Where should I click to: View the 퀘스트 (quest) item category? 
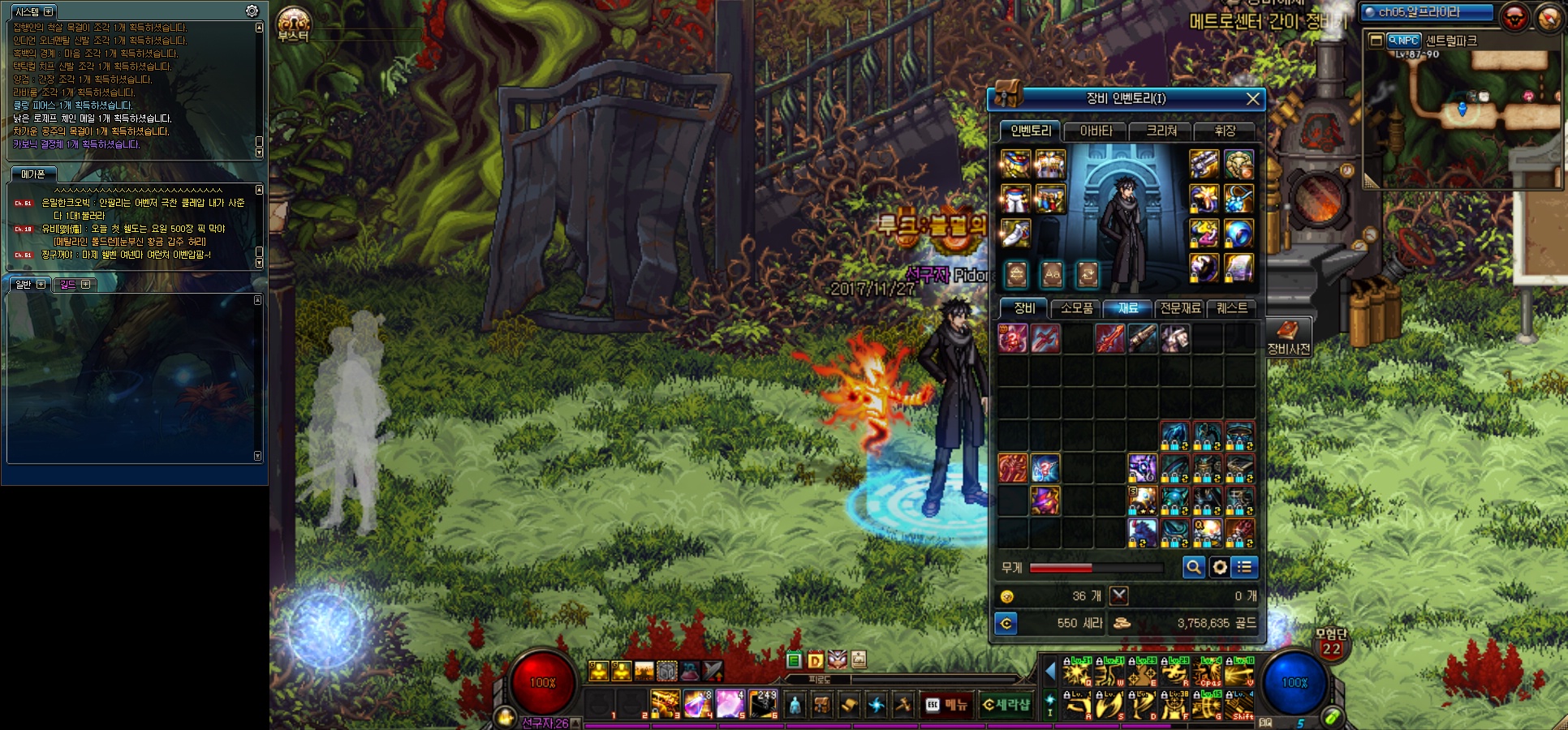[x=1232, y=308]
